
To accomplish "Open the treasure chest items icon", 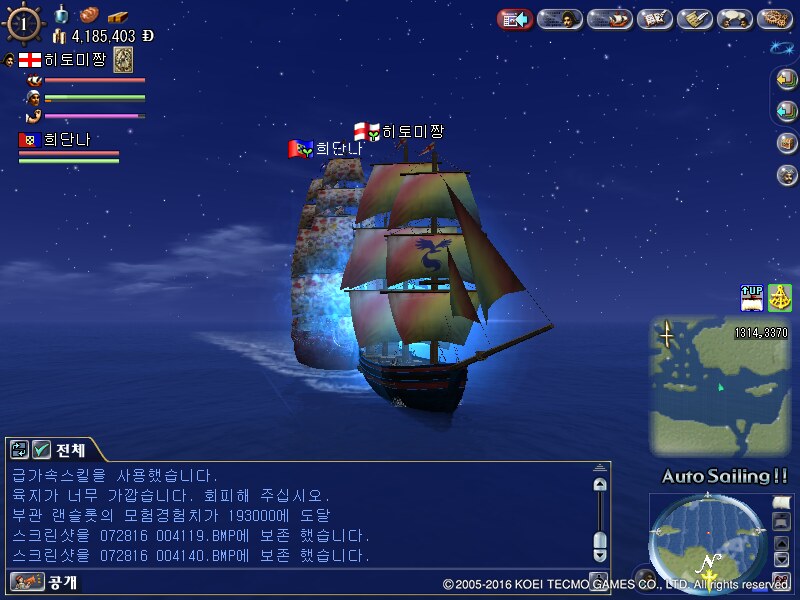I will [787, 143].
